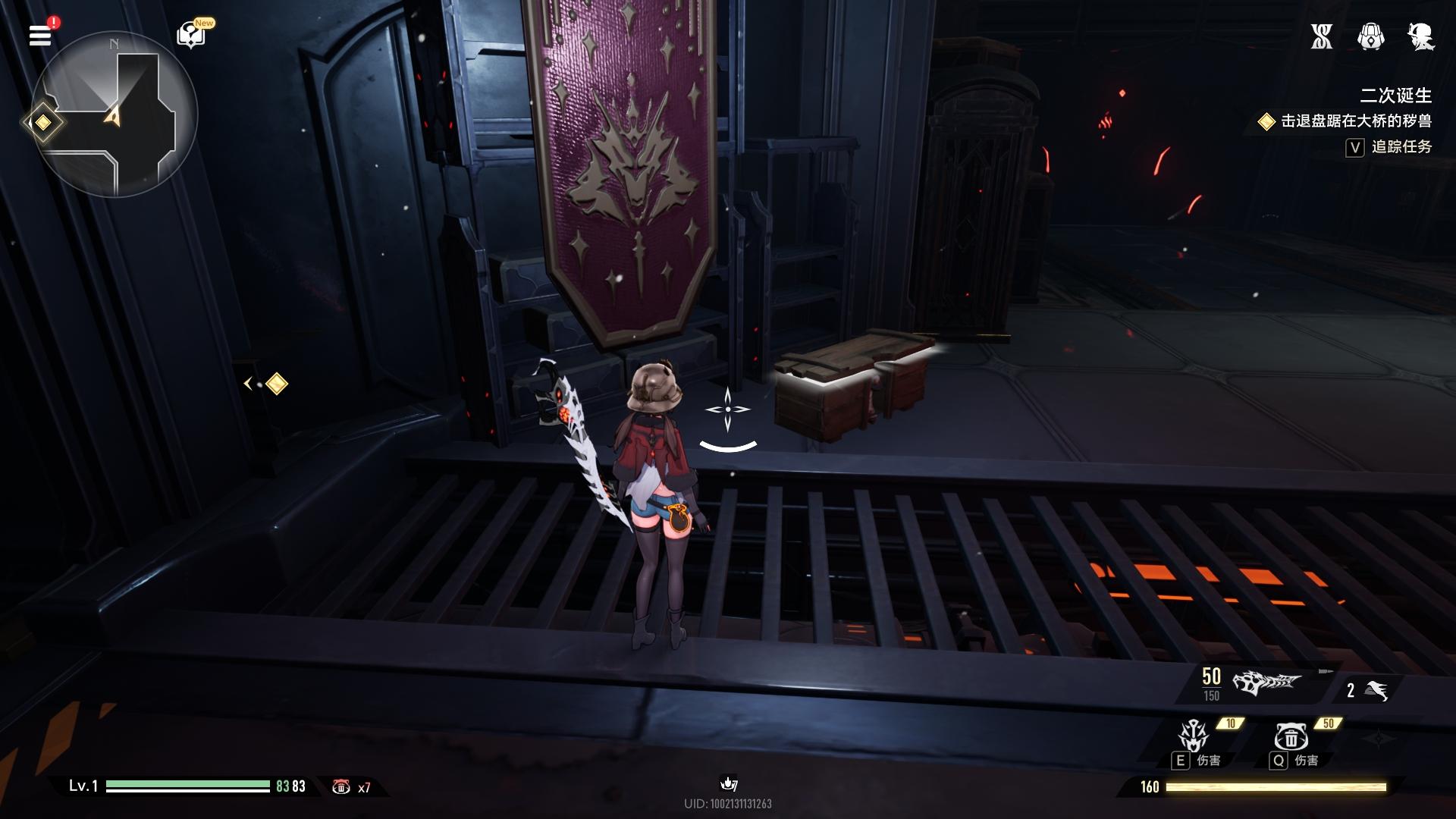The width and height of the screenshot is (1456, 819).
Task: Select the gold quest marker on the minimap
Action: 43,122
